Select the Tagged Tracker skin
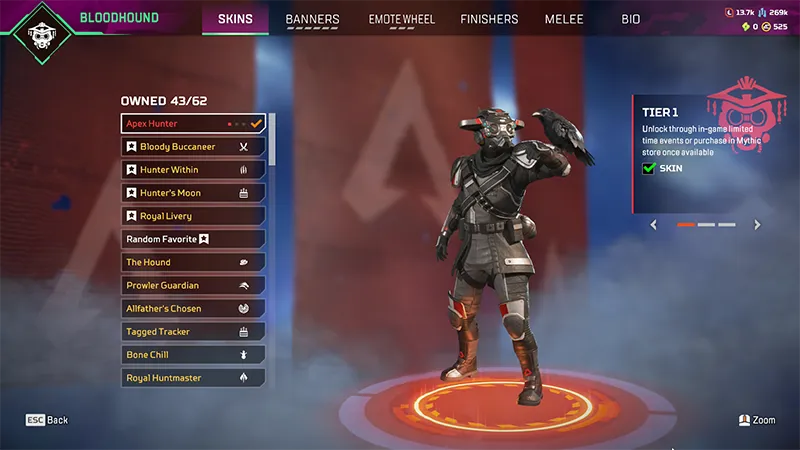 (193, 331)
